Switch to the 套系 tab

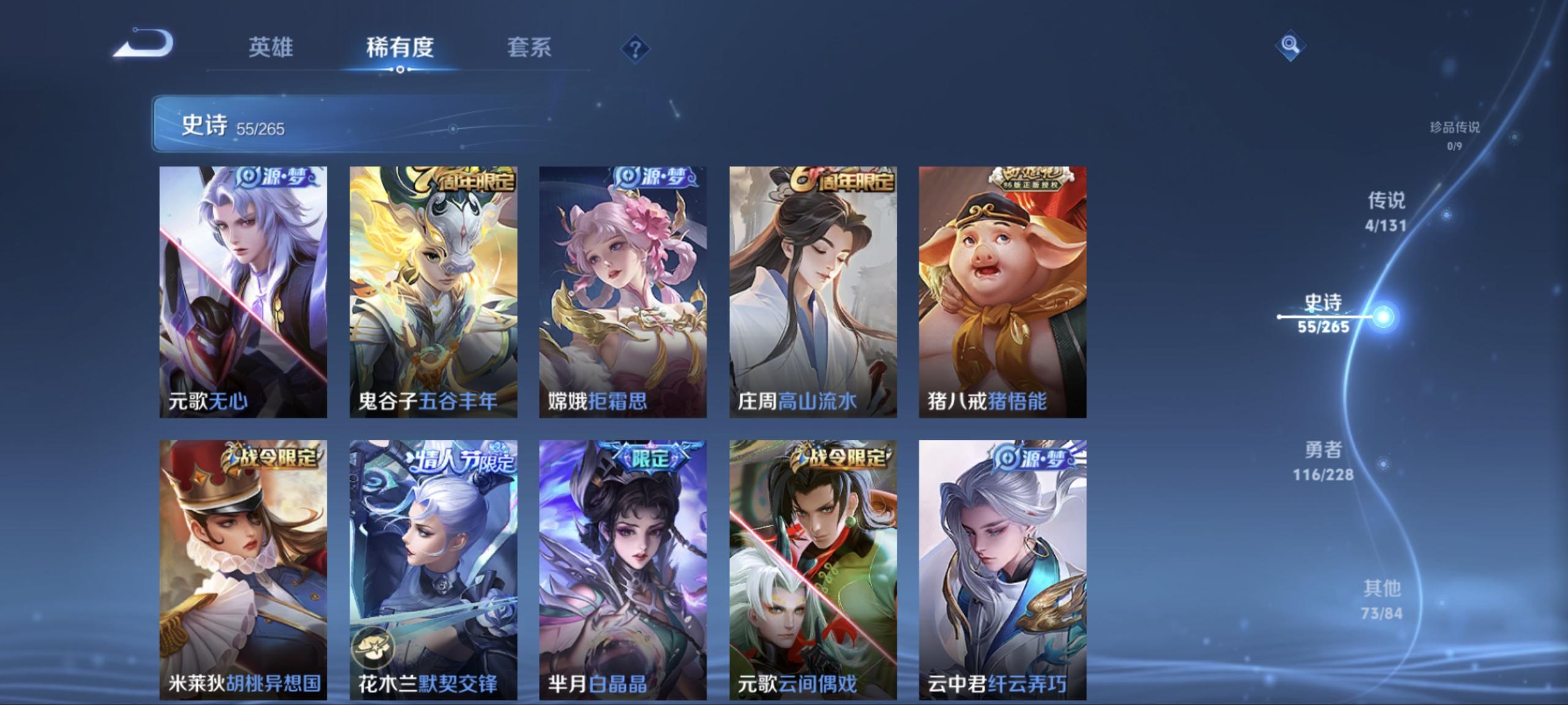coord(530,47)
